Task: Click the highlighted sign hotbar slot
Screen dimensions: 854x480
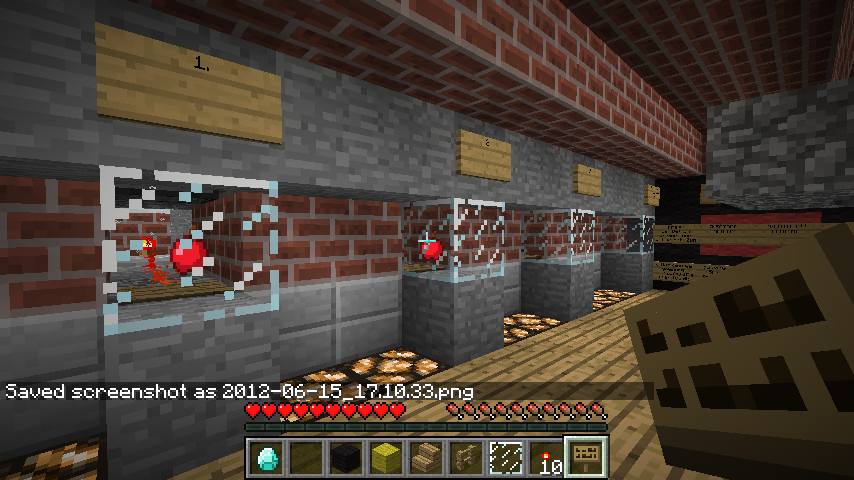Action: tap(586, 458)
